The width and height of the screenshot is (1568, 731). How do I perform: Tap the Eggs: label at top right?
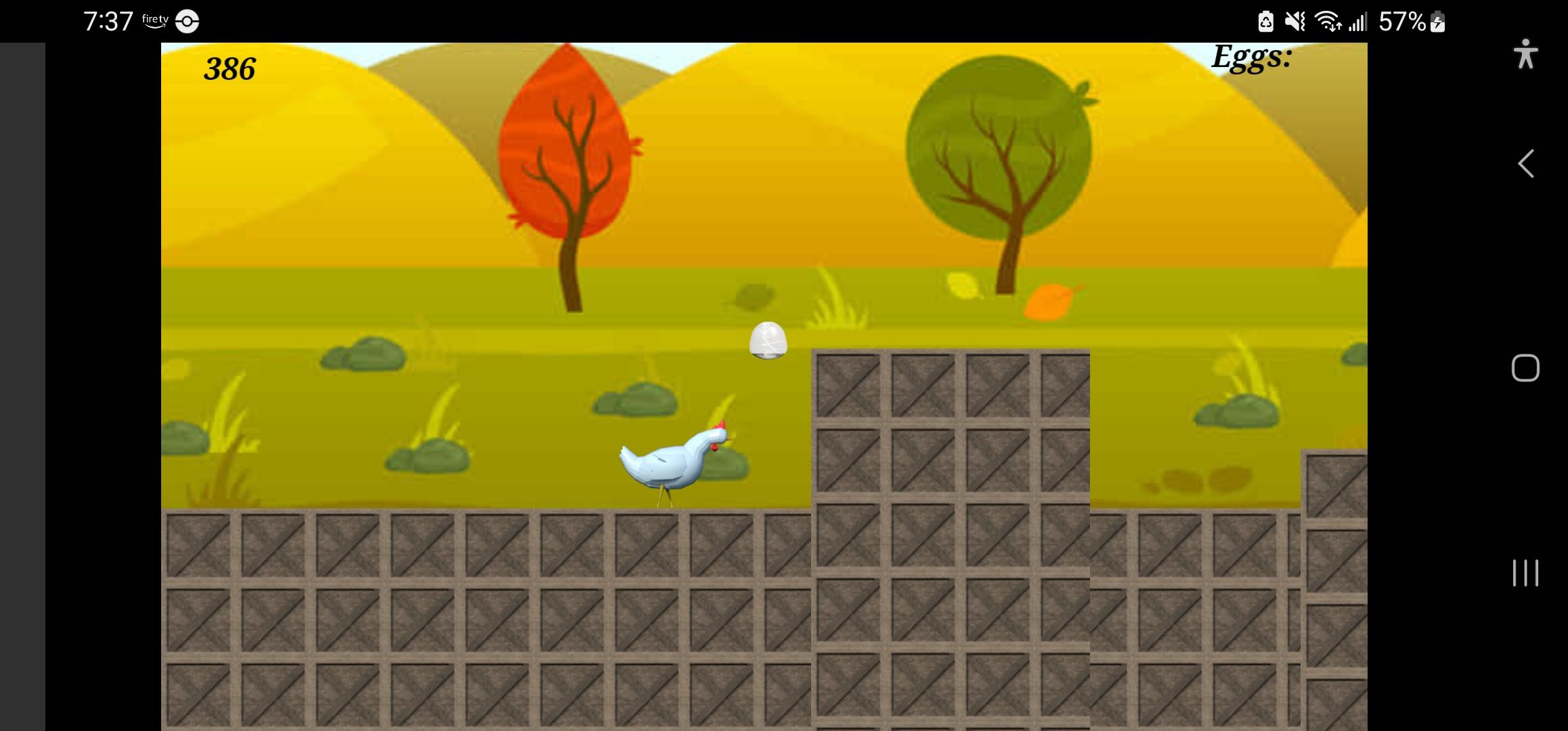coord(1252,58)
